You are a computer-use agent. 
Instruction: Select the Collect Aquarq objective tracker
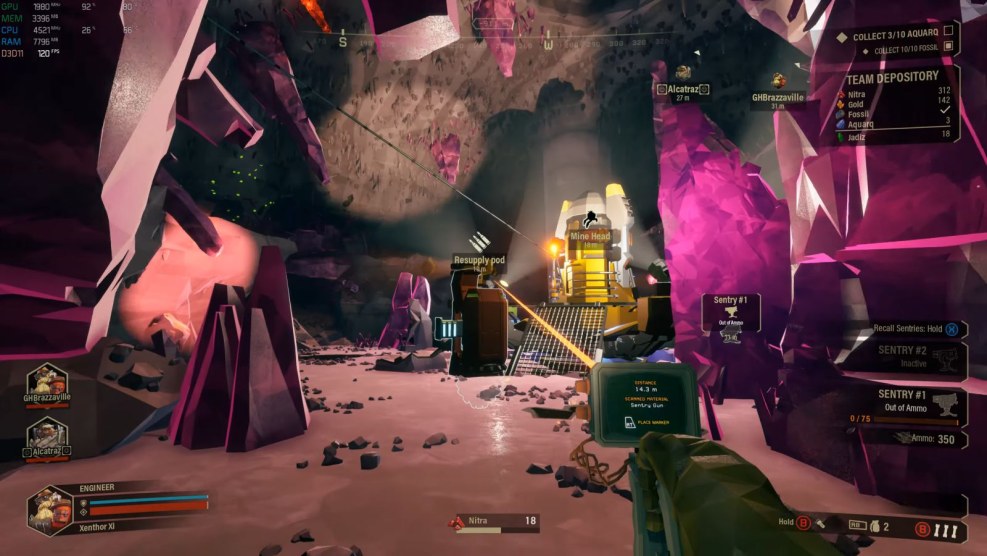click(896, 37)
